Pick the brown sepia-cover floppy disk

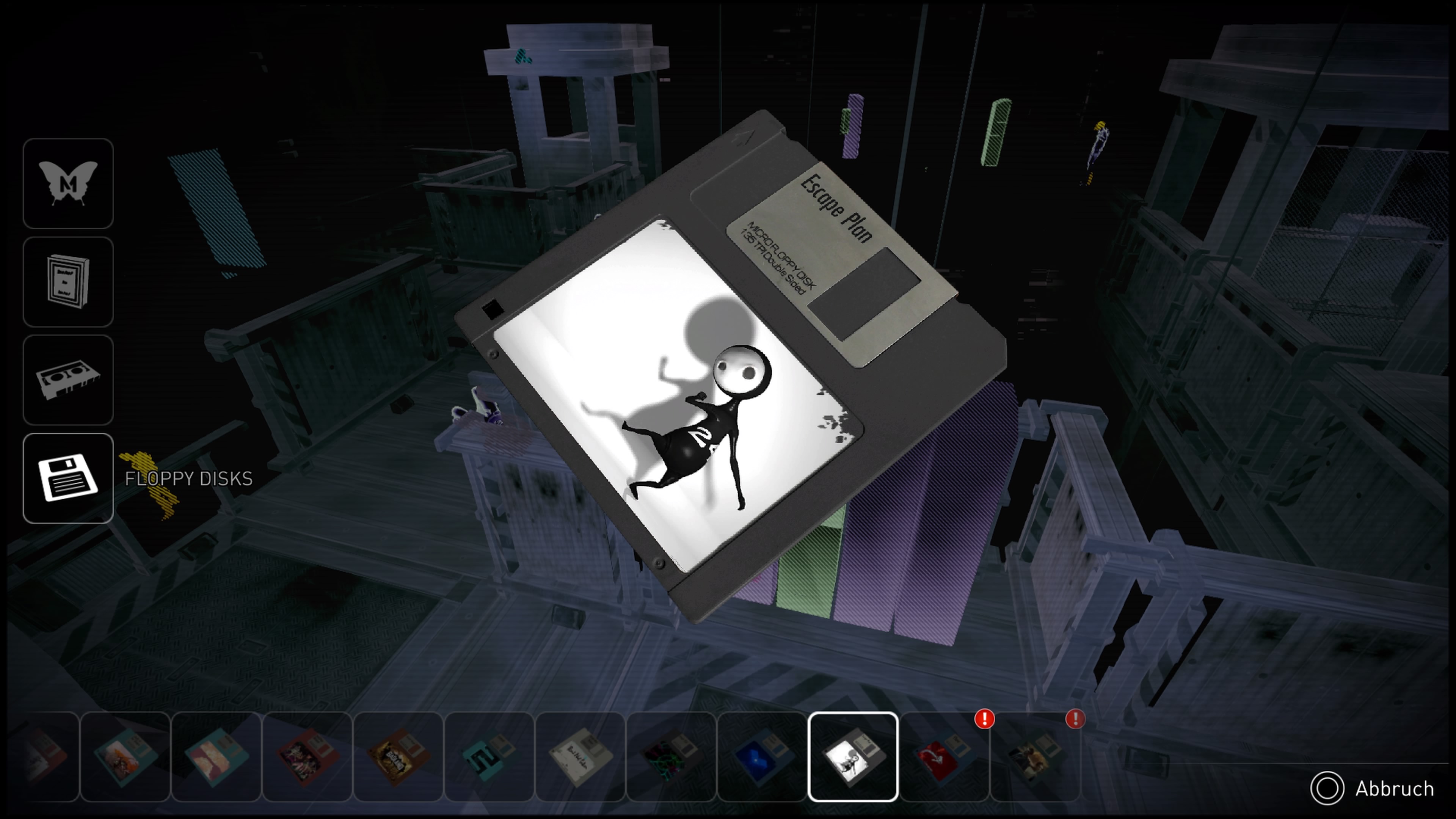tap(398, 757)
